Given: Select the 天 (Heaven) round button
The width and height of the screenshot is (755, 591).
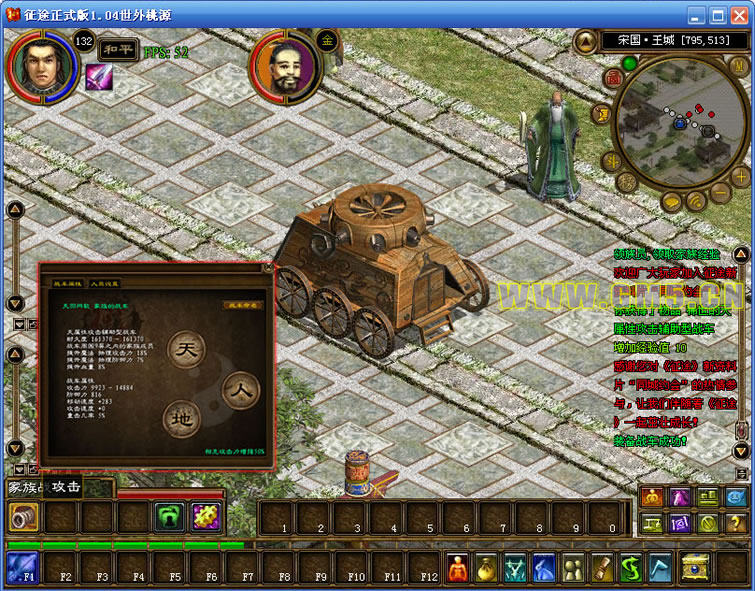Looking at the screenshot, I should [187, 351].
